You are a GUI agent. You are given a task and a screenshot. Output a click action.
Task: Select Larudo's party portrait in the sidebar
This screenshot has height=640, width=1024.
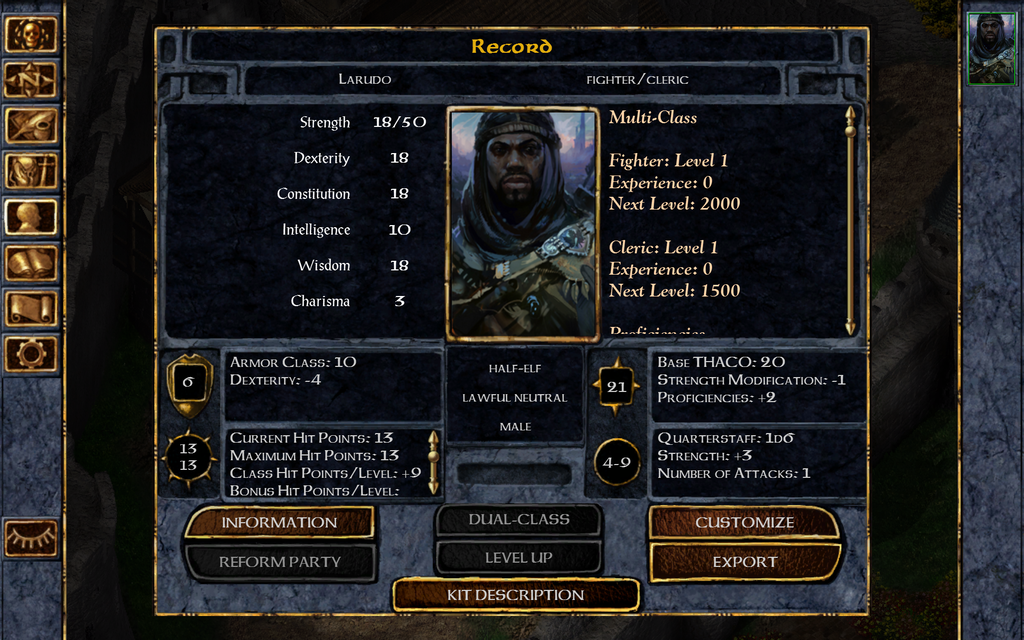[991, 49]
